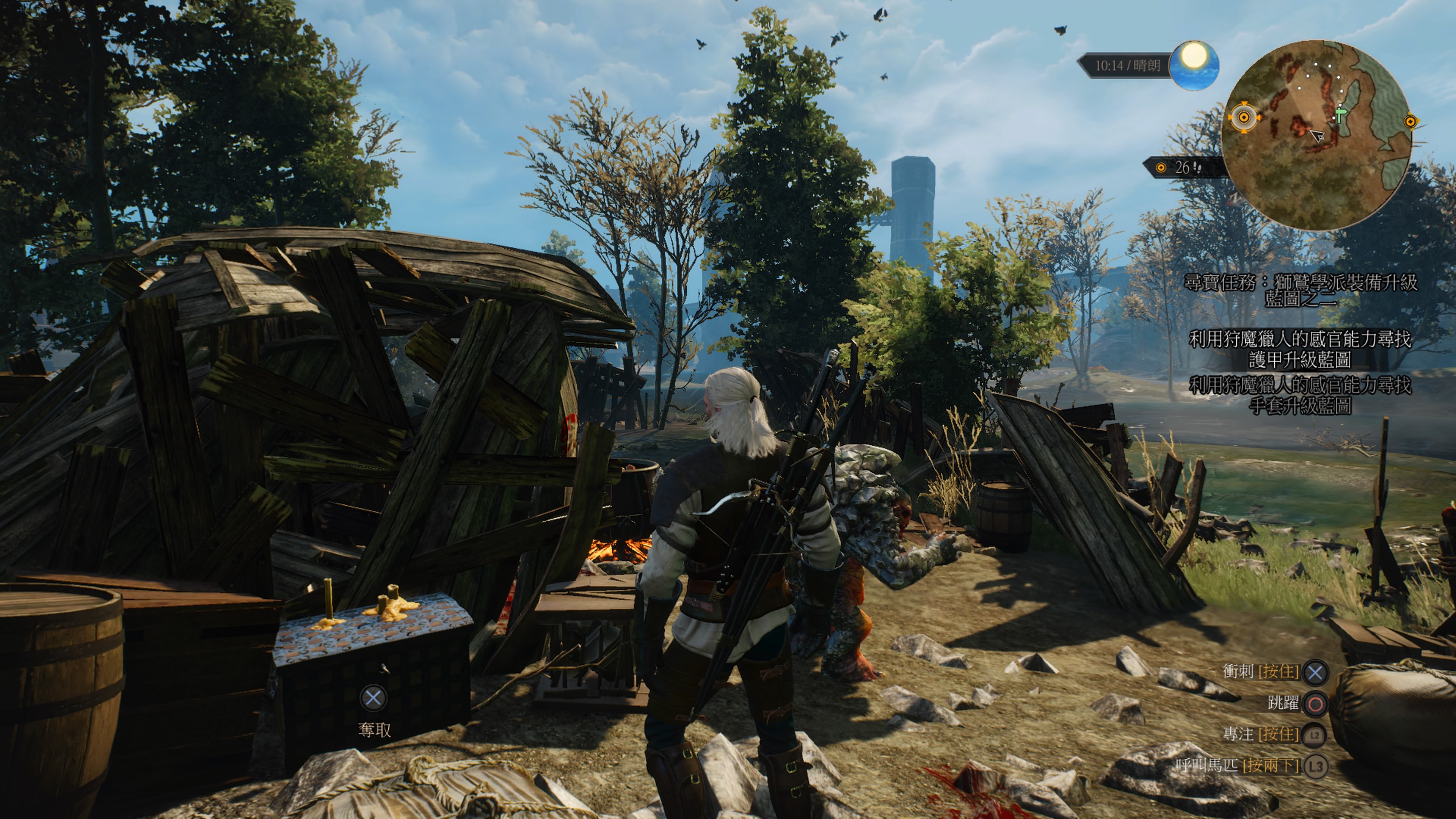
Task: Select the tracked treasure hunt quest title
Action: [x=1301, y=290]
